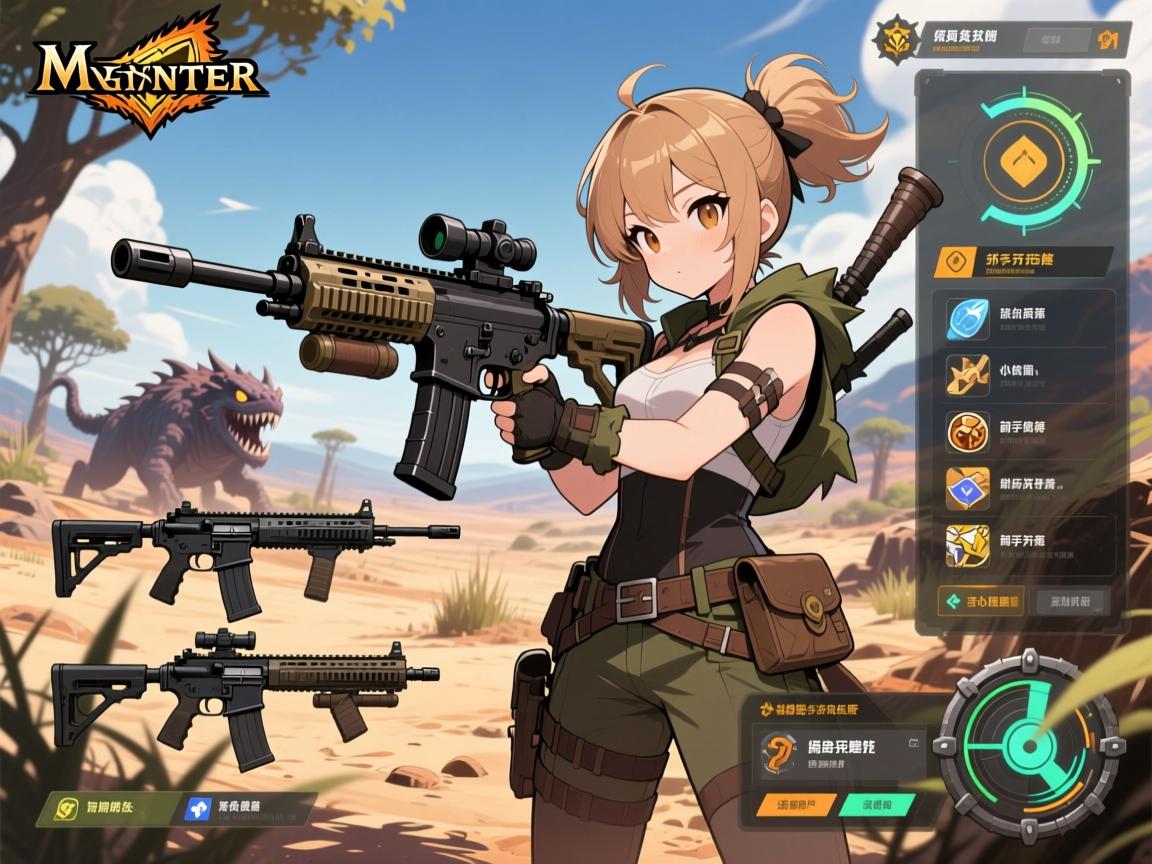Switch to the tab with the blue icon
Viewport: 1152px width, 864px height.
click(x=245, y=808)
